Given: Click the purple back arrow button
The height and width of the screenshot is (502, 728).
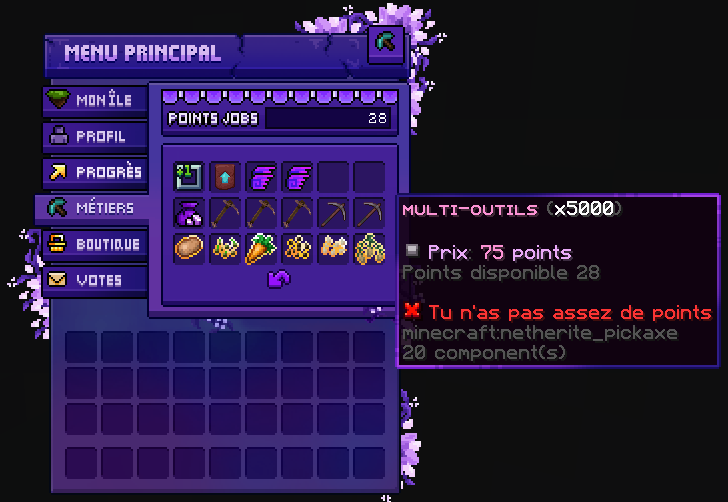Looking at the screenshot, I should click(278, 281).
